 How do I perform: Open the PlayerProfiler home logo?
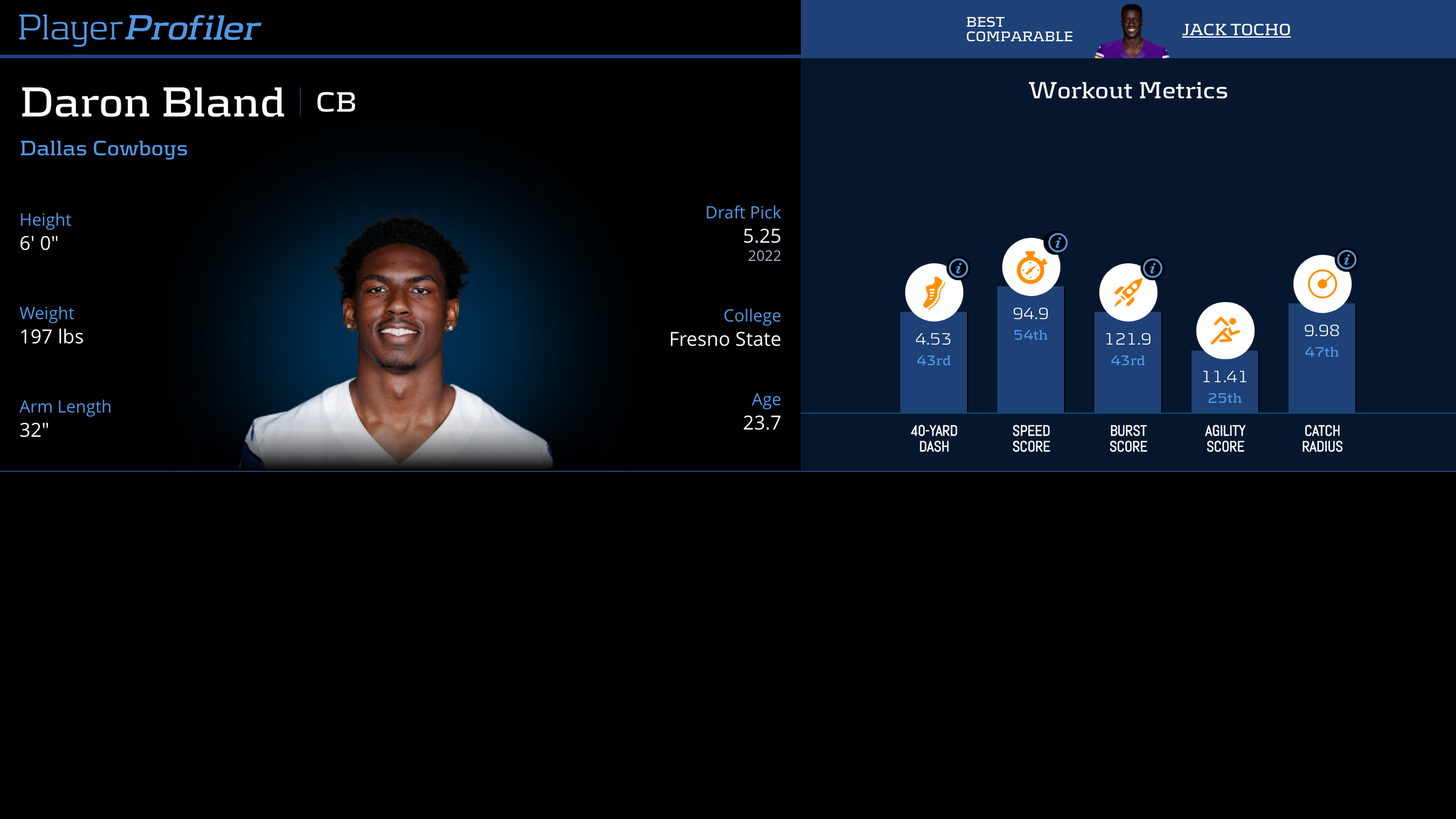[x=140, y=28]
